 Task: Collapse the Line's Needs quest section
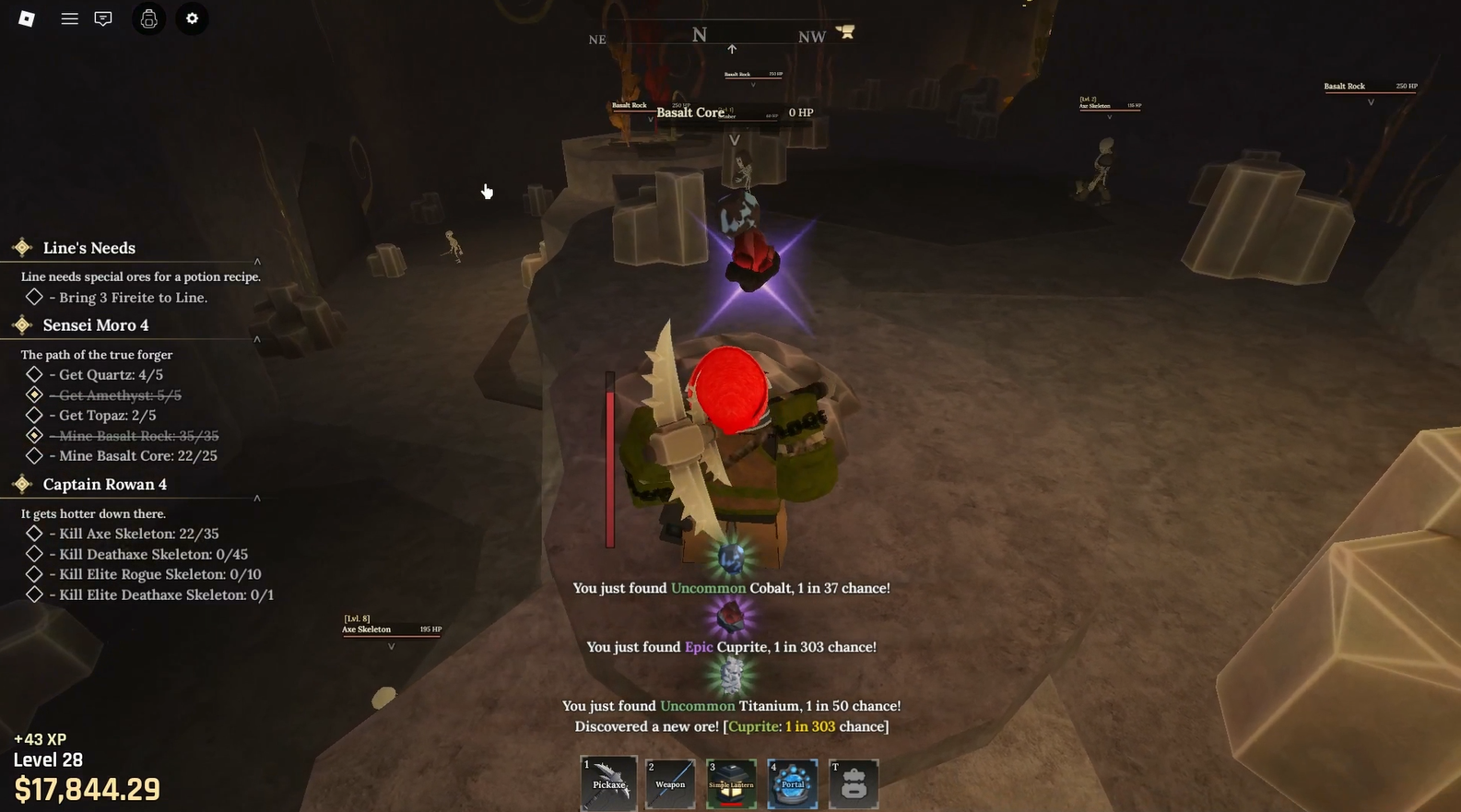pyautogui.click(x=257, y=261)
